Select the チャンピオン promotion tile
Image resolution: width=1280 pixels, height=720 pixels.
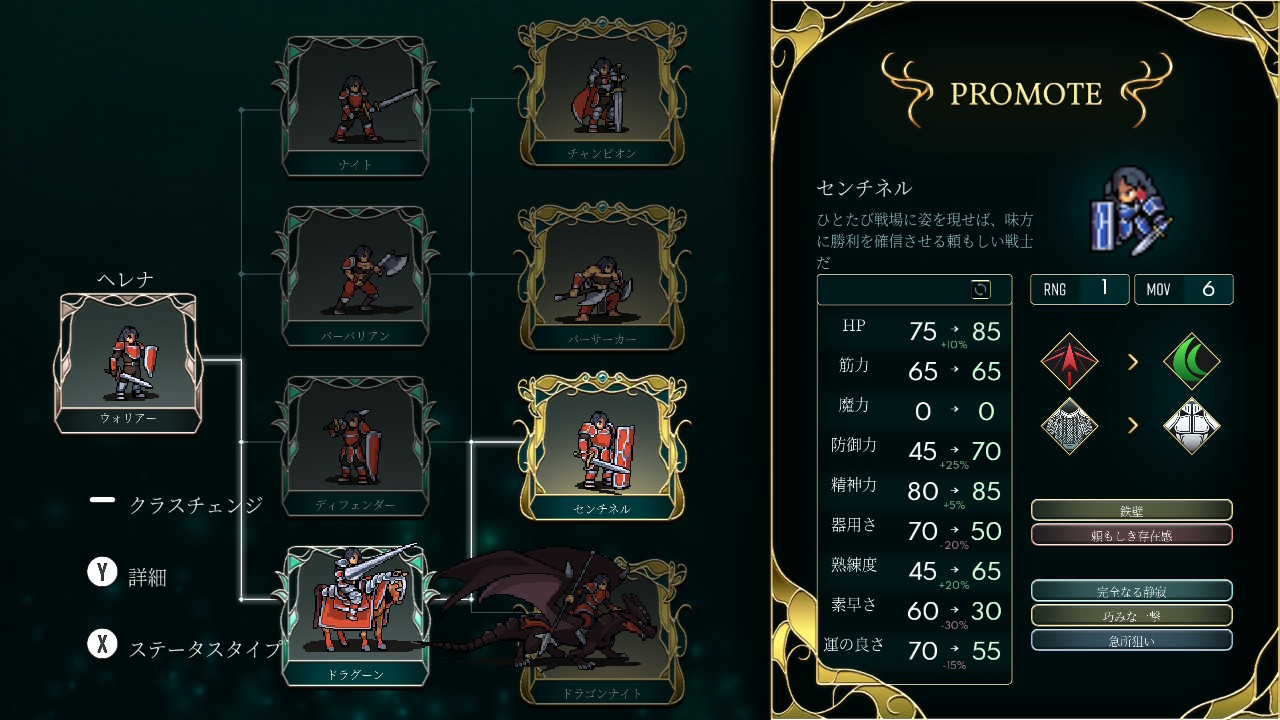pyautogui.click(x=601, y=94)
